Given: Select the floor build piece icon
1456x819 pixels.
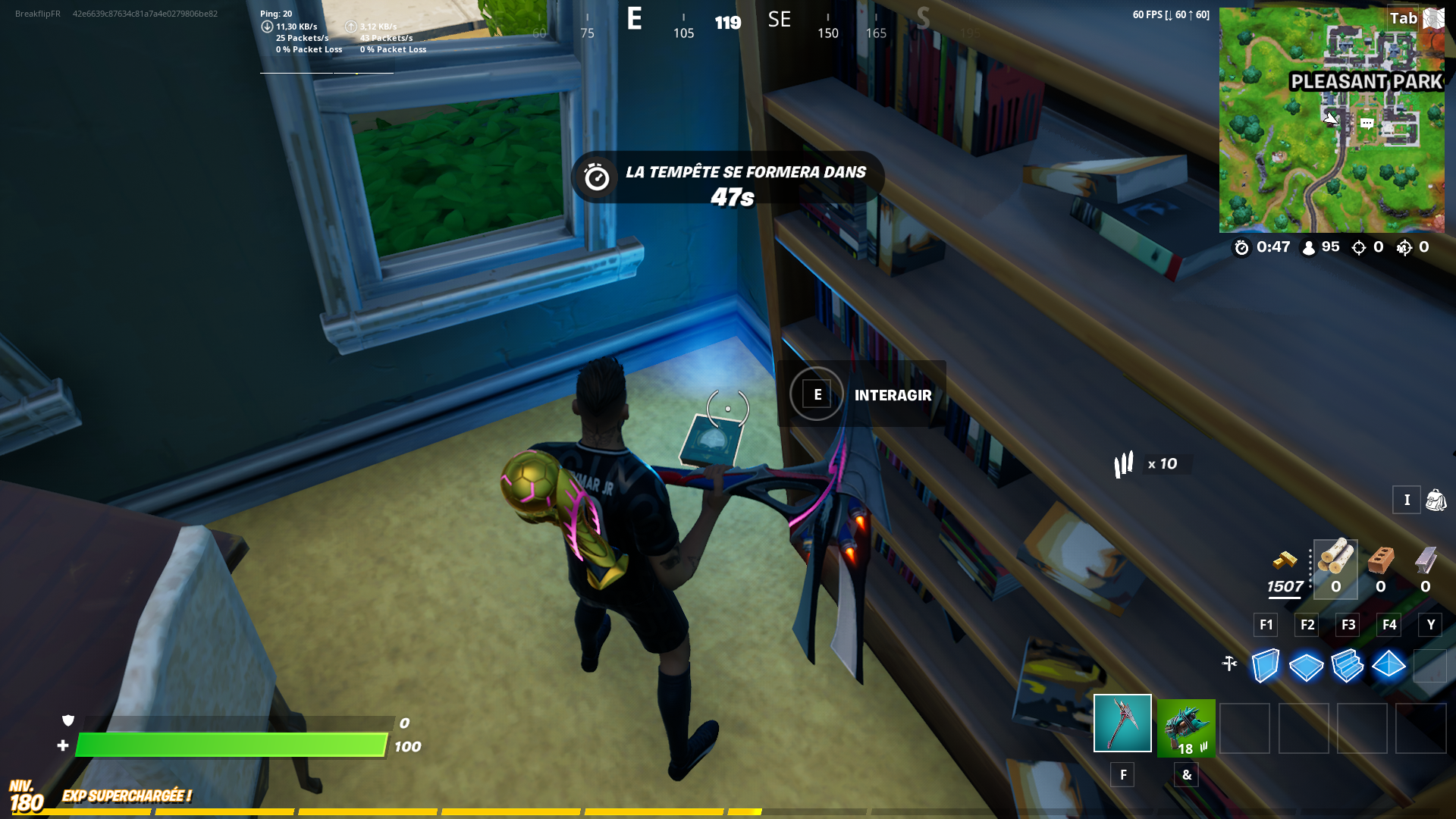Looking at the screenshot, I should coord(1306,667).
